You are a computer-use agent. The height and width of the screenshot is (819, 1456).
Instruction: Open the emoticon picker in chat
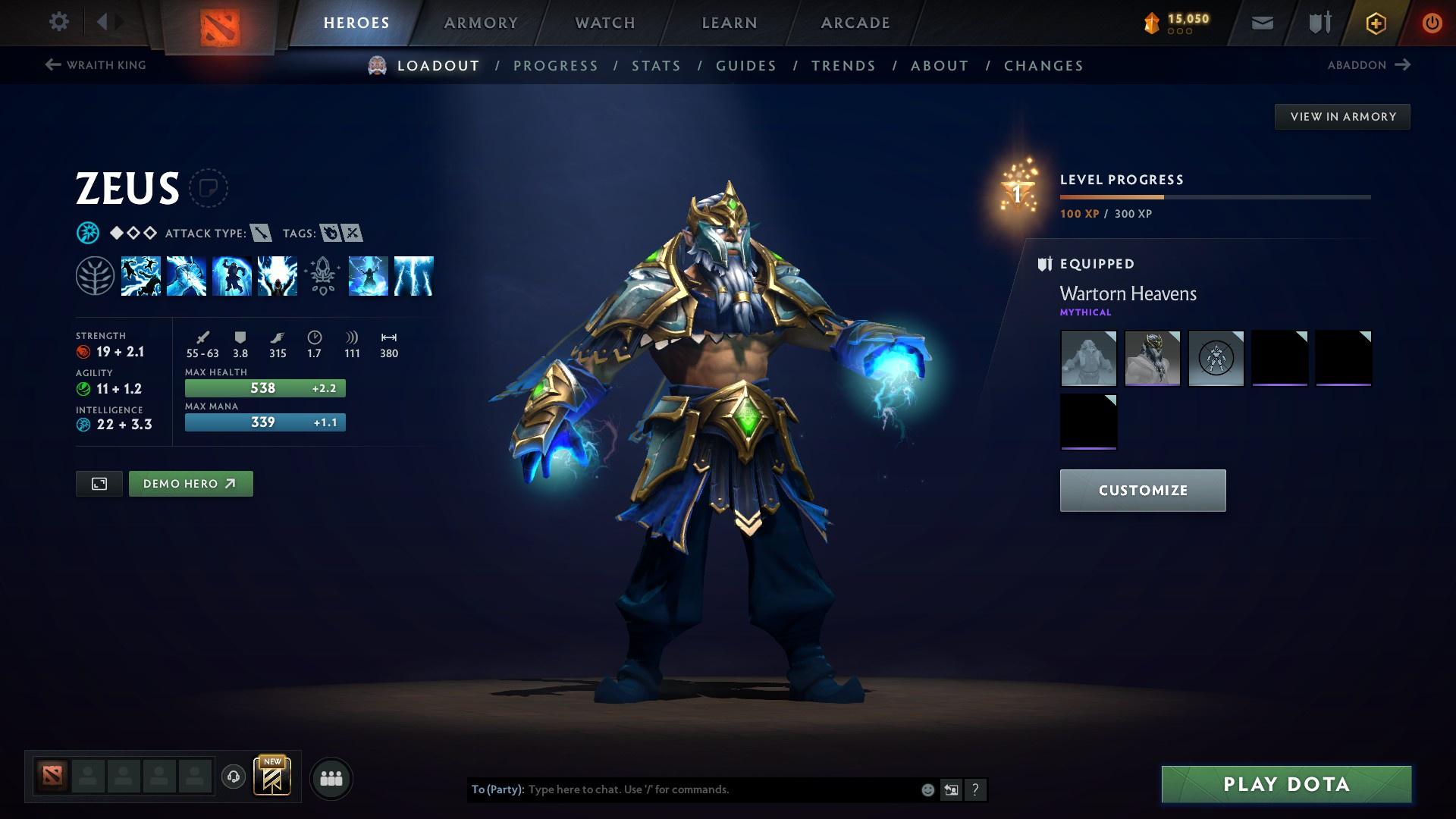point(927,789)
